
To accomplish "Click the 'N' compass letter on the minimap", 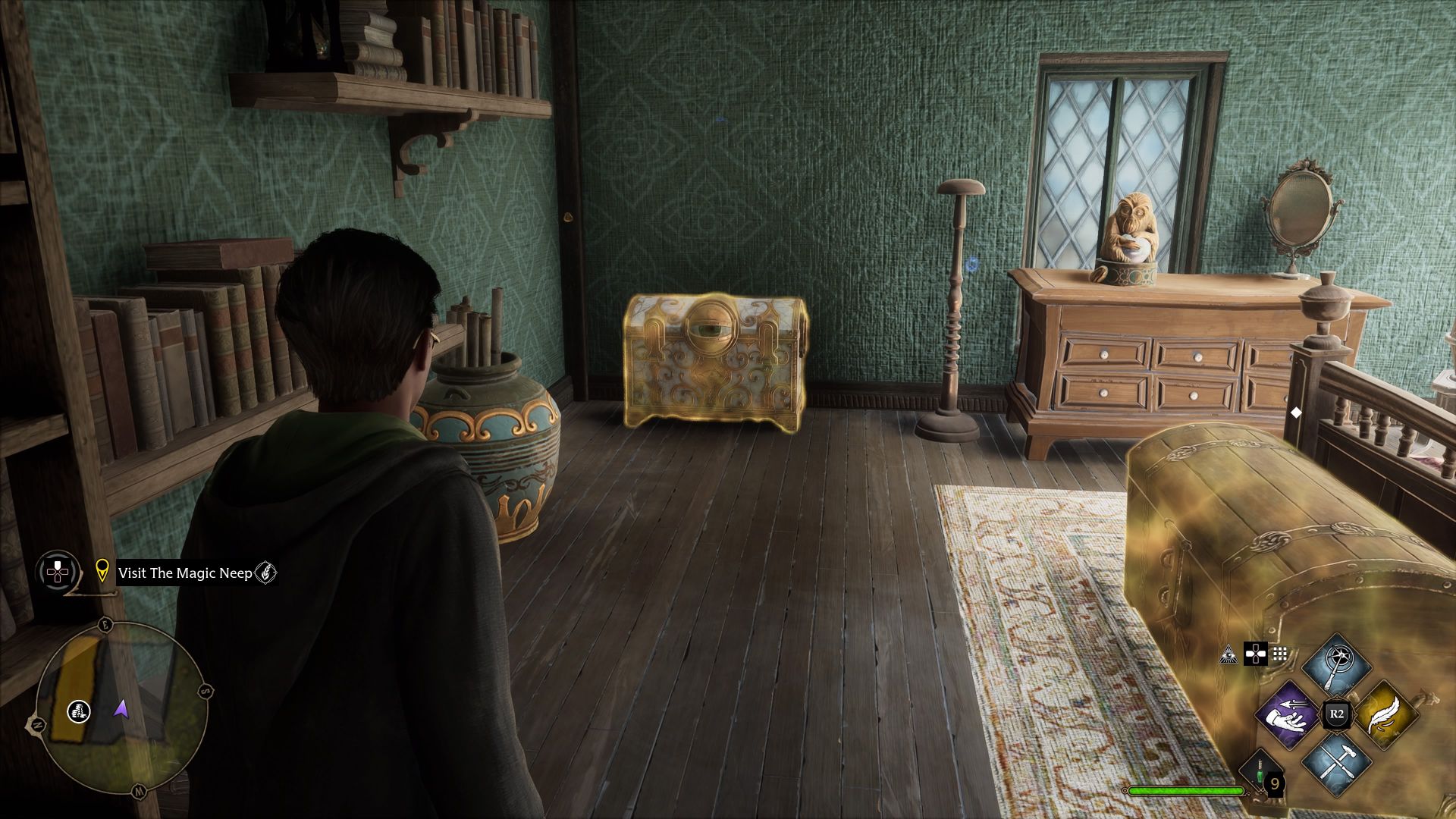I will (36, 724).
